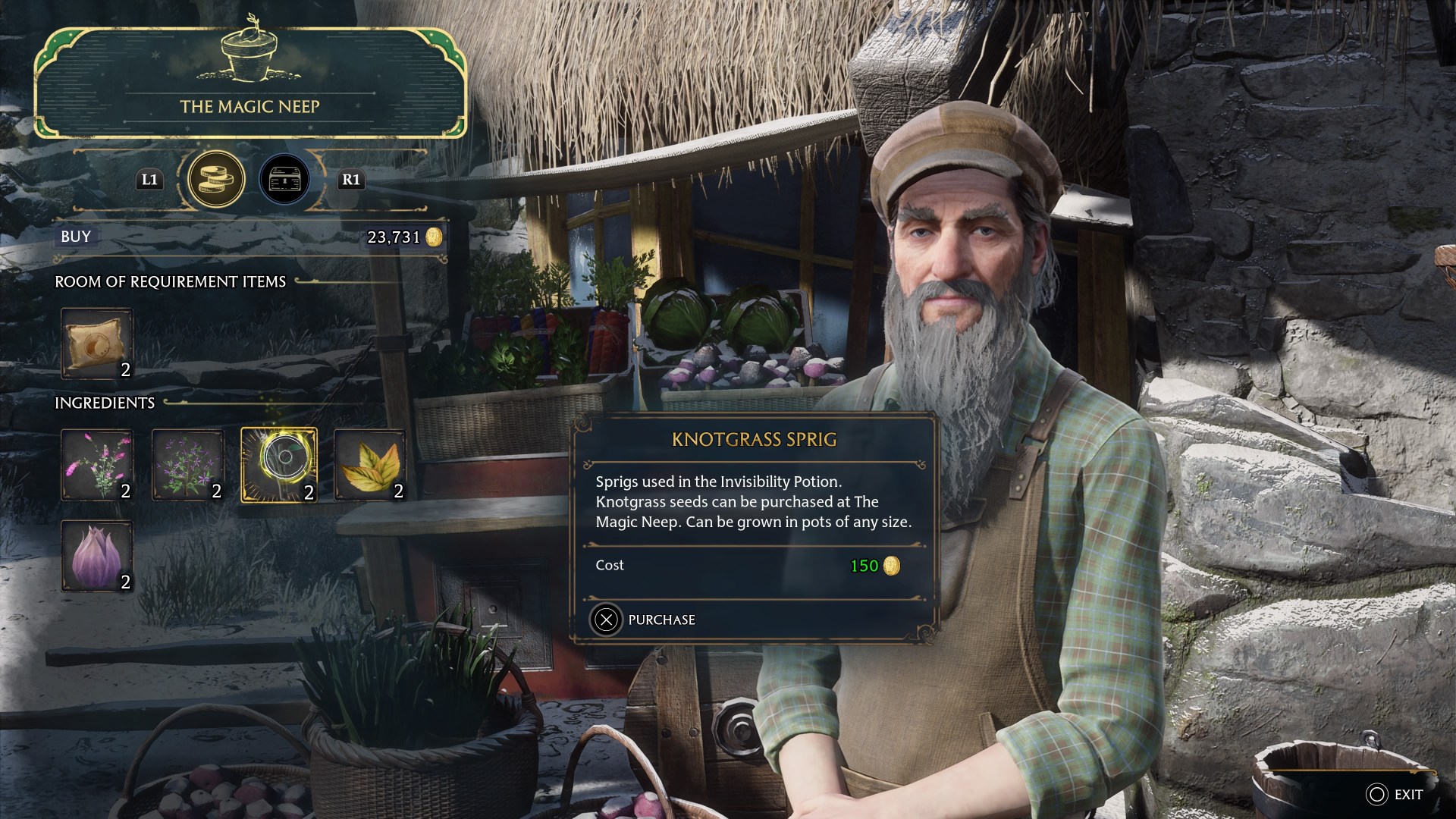Select the yellow leaves ingredient icon
The image size is (1456, 819).
point(369,464)
